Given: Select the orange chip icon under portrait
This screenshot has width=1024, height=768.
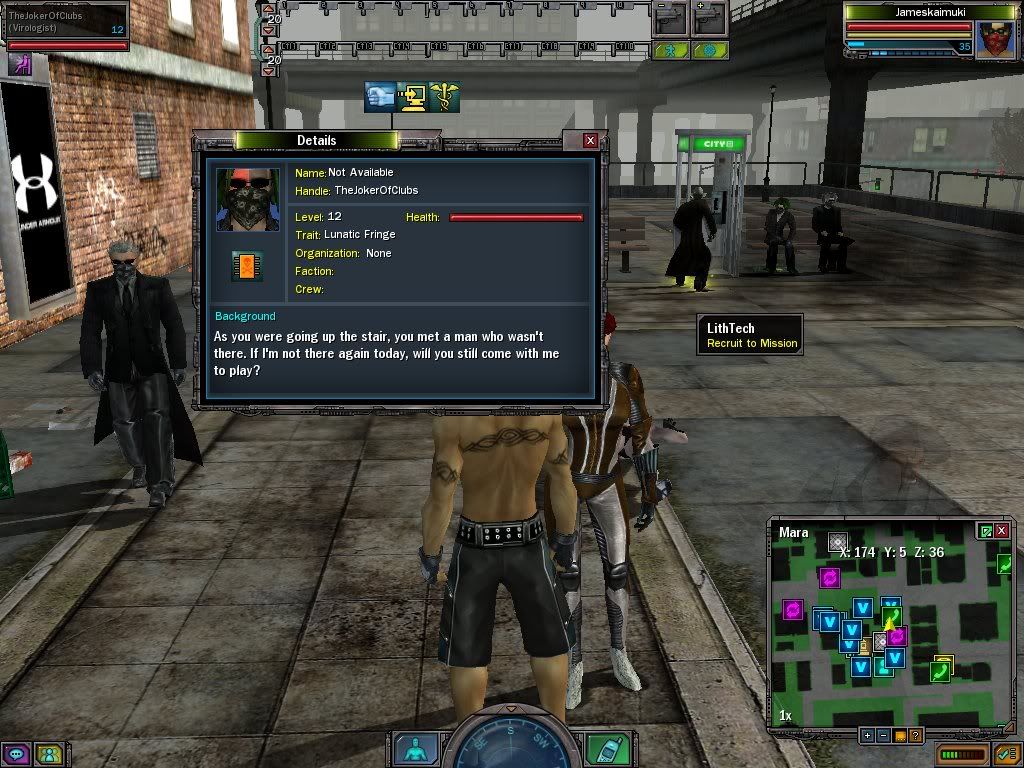Looking at the screenshot, I should point(247,265).
